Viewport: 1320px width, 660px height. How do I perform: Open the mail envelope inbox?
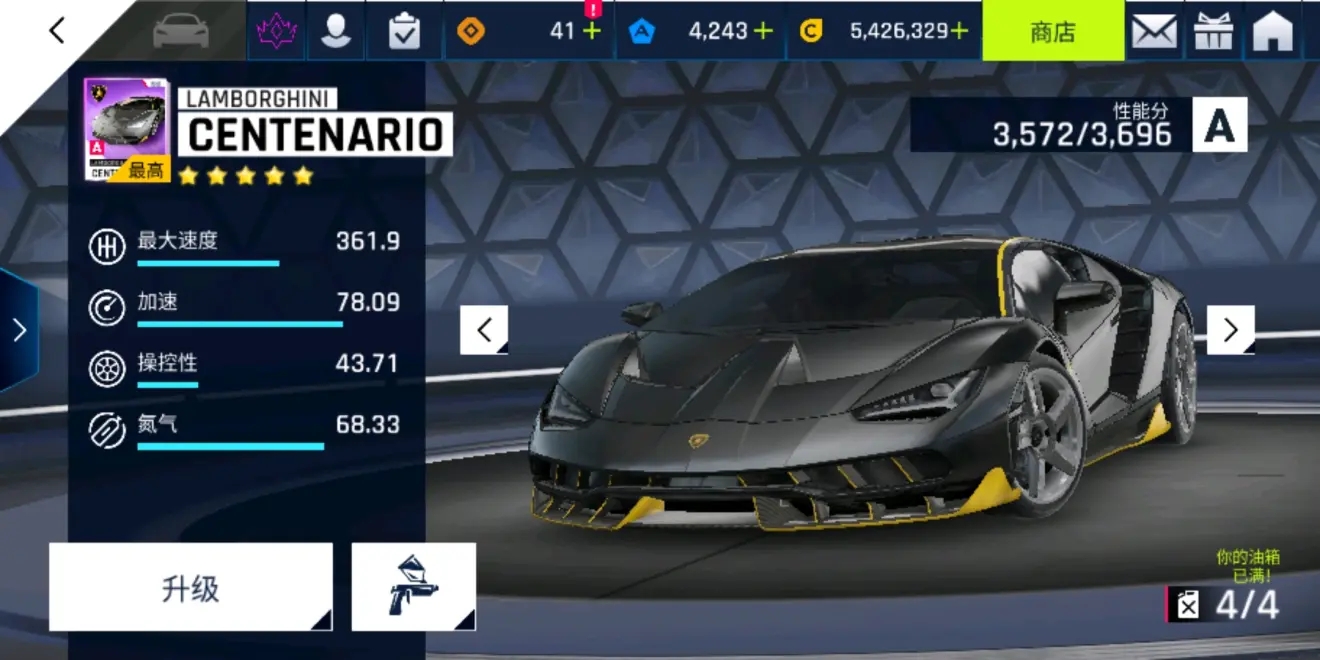[x=1154, y=31]
